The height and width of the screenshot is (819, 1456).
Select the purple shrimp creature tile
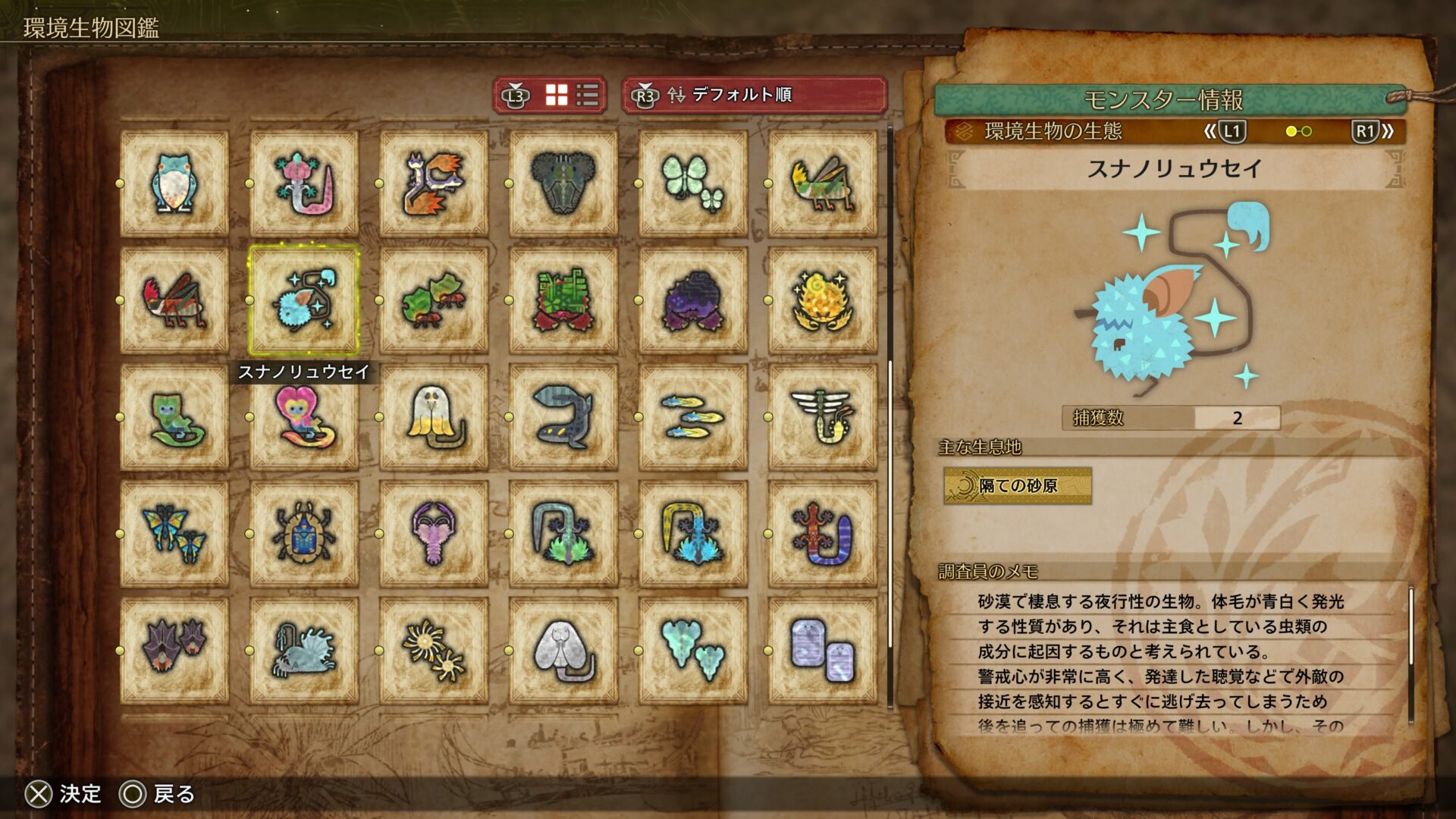(434, 534)
